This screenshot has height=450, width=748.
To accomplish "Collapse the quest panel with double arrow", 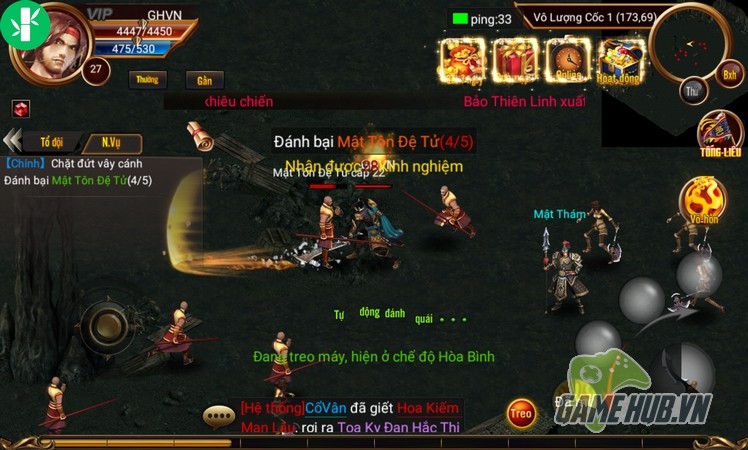I will 13,142.
